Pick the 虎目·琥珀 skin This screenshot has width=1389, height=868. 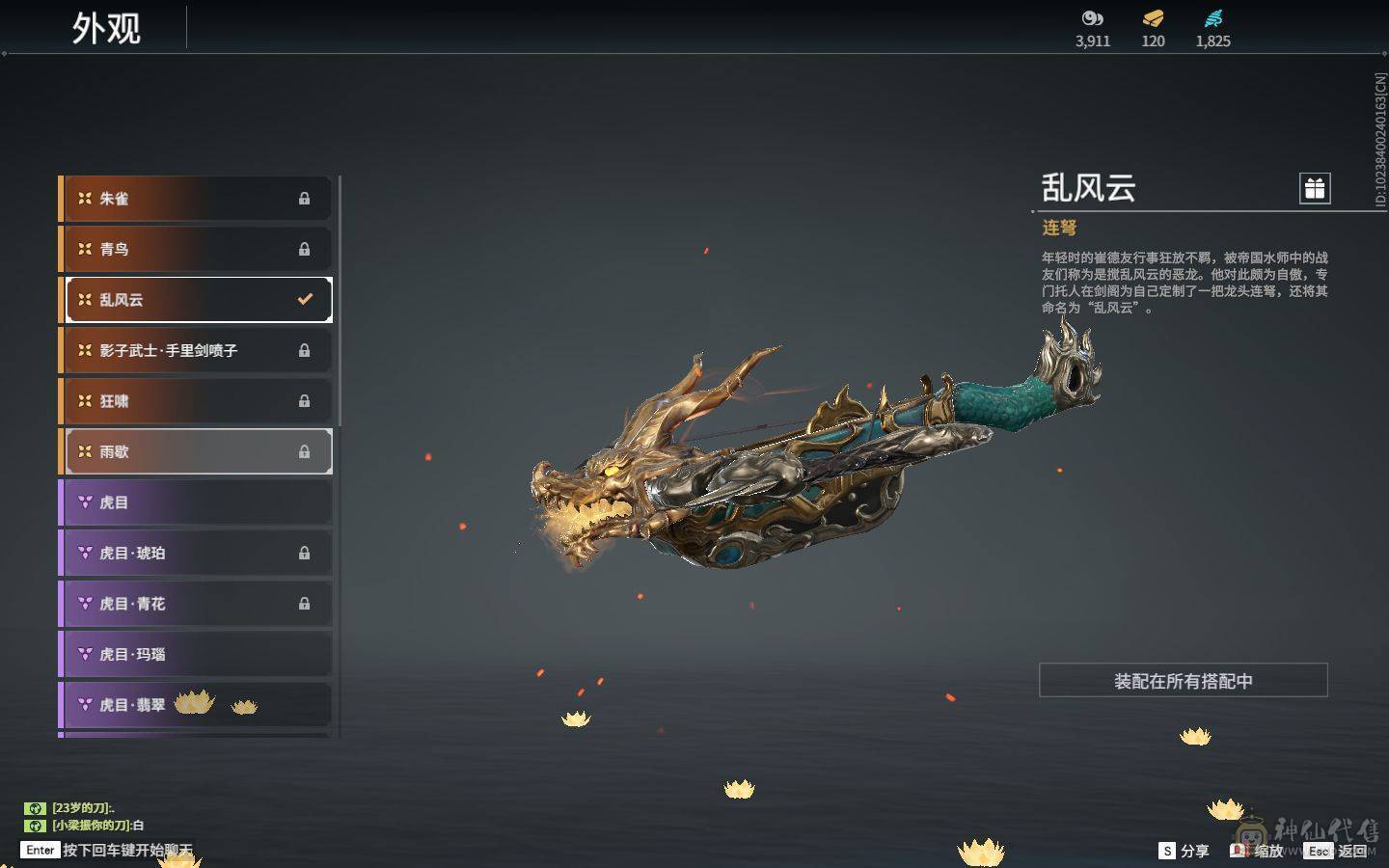point(198,553)
